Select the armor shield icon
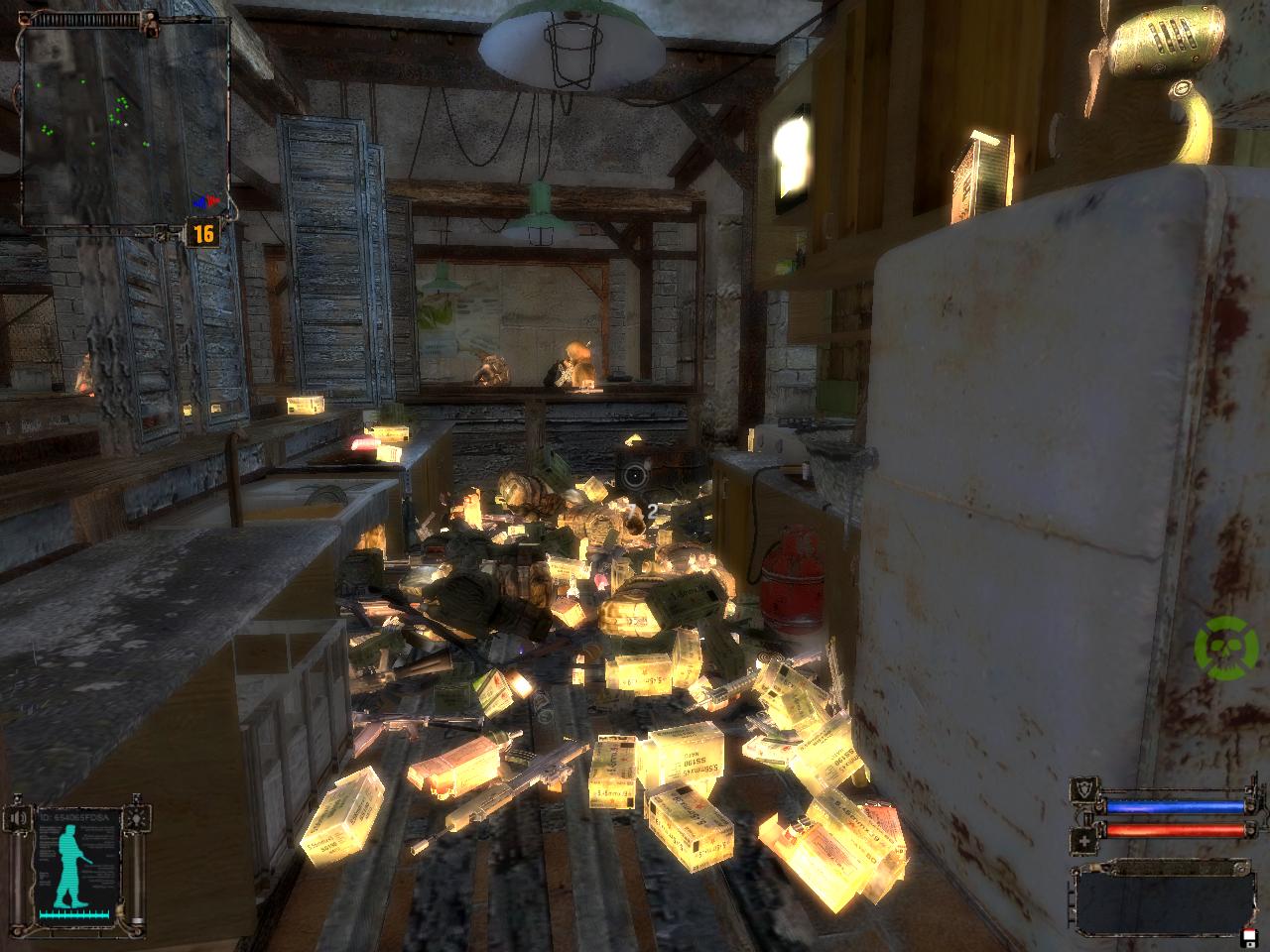 (1082, 792)
